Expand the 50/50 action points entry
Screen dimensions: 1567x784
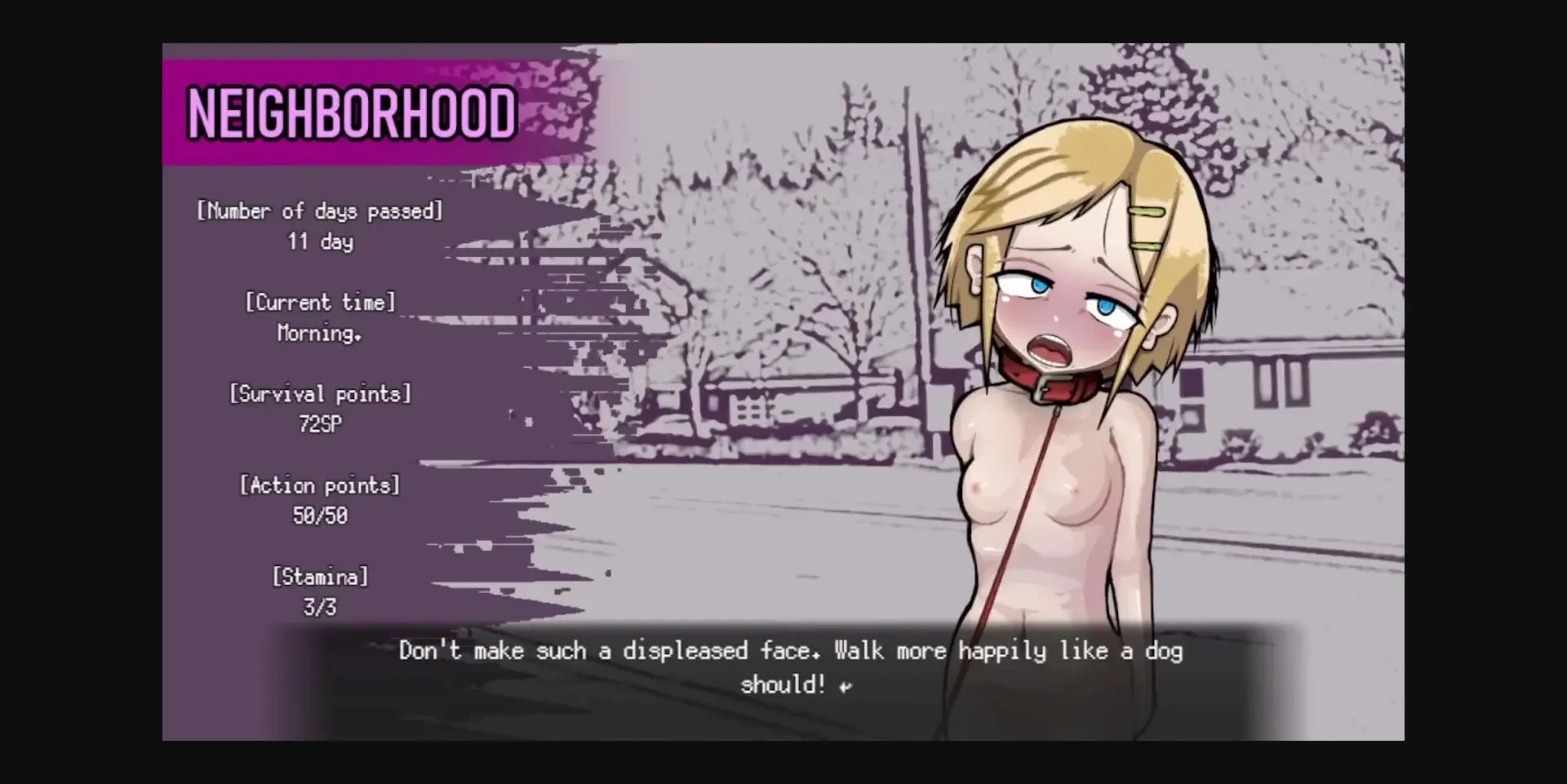click(x=319, y=516)
